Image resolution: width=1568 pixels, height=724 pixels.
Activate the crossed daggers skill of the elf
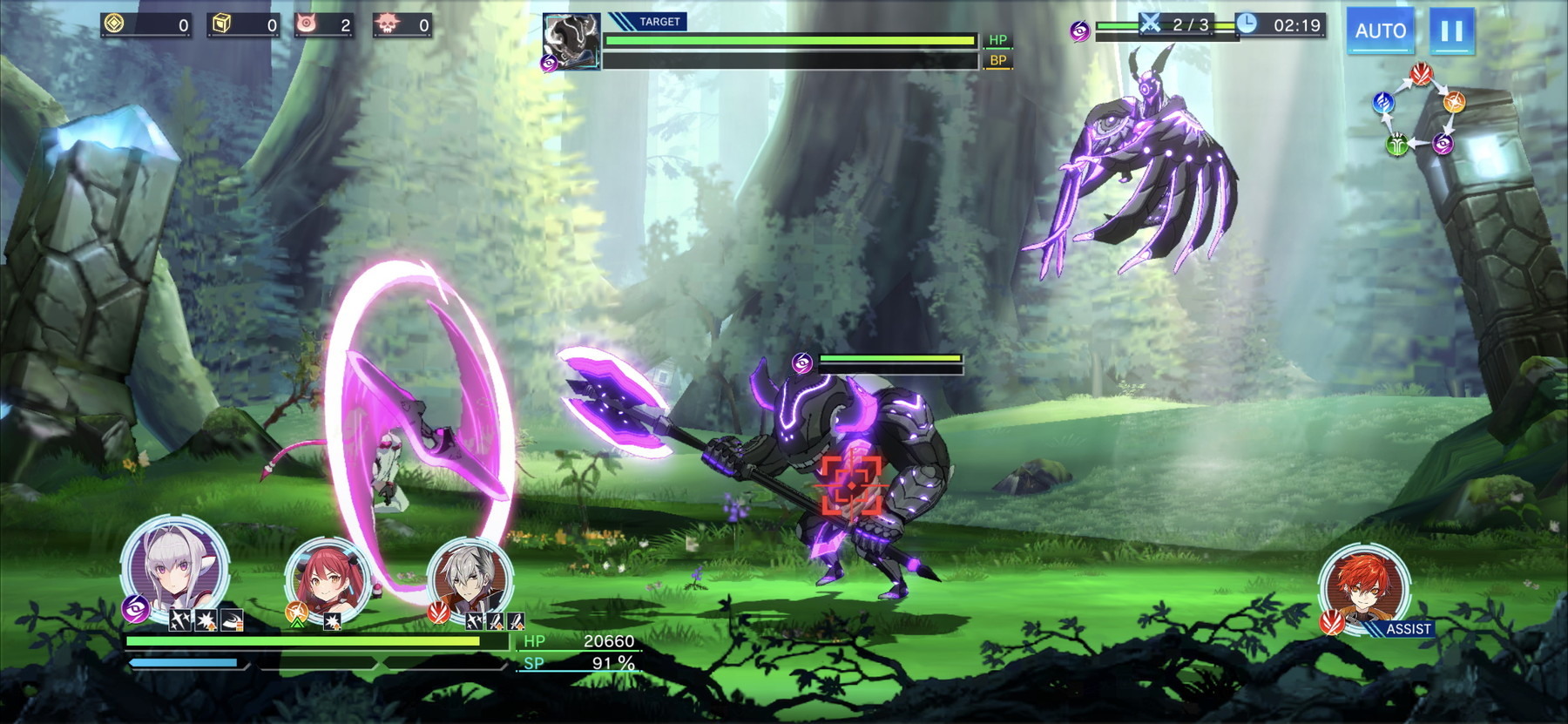coord(181,620)
